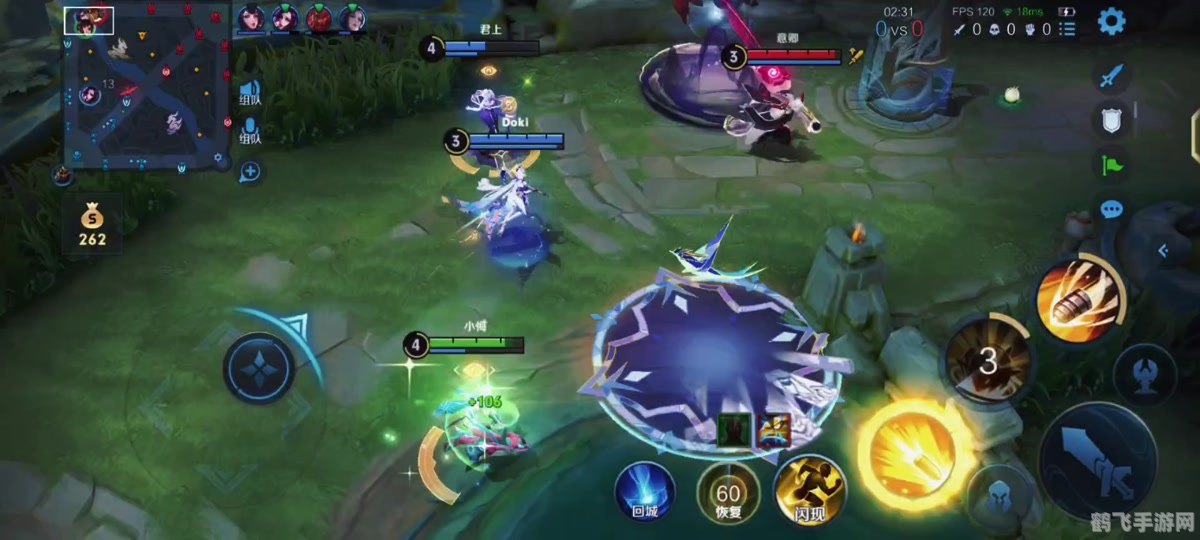Image resolution: width=1200 pixels, height=540 pixels.
Task: Open the quick chat speech bubble
Action: (x=1111, y=209)
